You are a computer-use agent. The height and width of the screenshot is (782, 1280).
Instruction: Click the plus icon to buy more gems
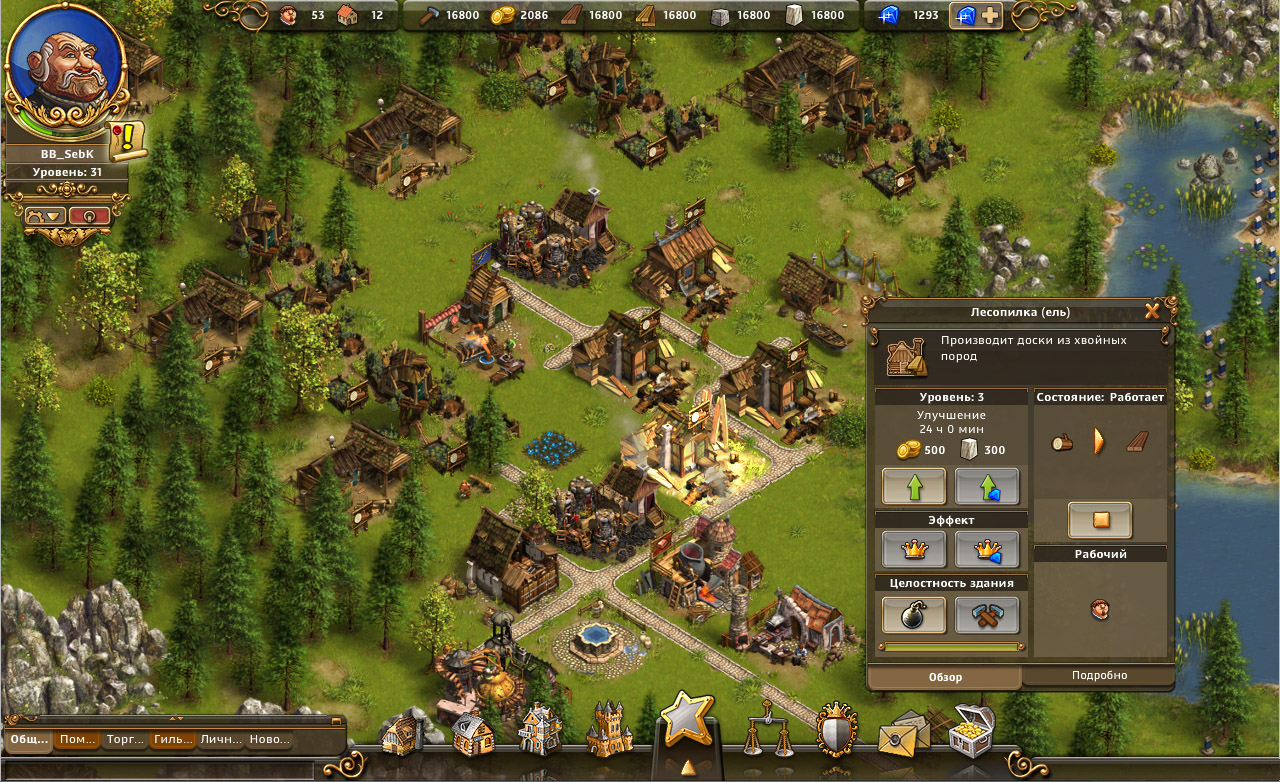tap(989, 15)
